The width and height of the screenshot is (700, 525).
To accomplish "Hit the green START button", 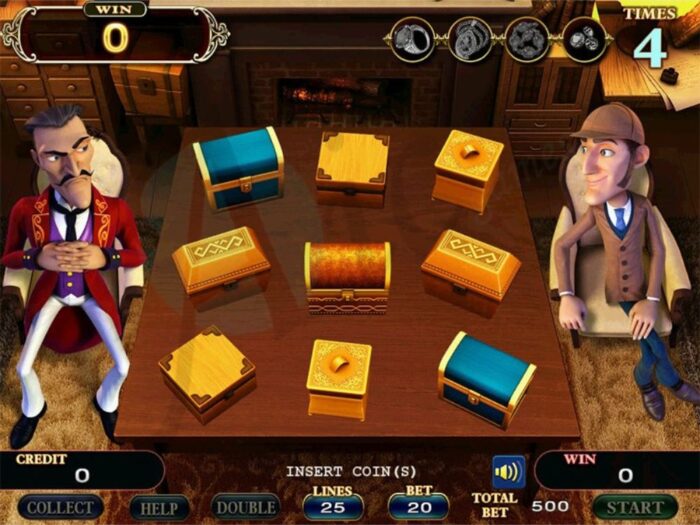I will [x=633, y=508].
